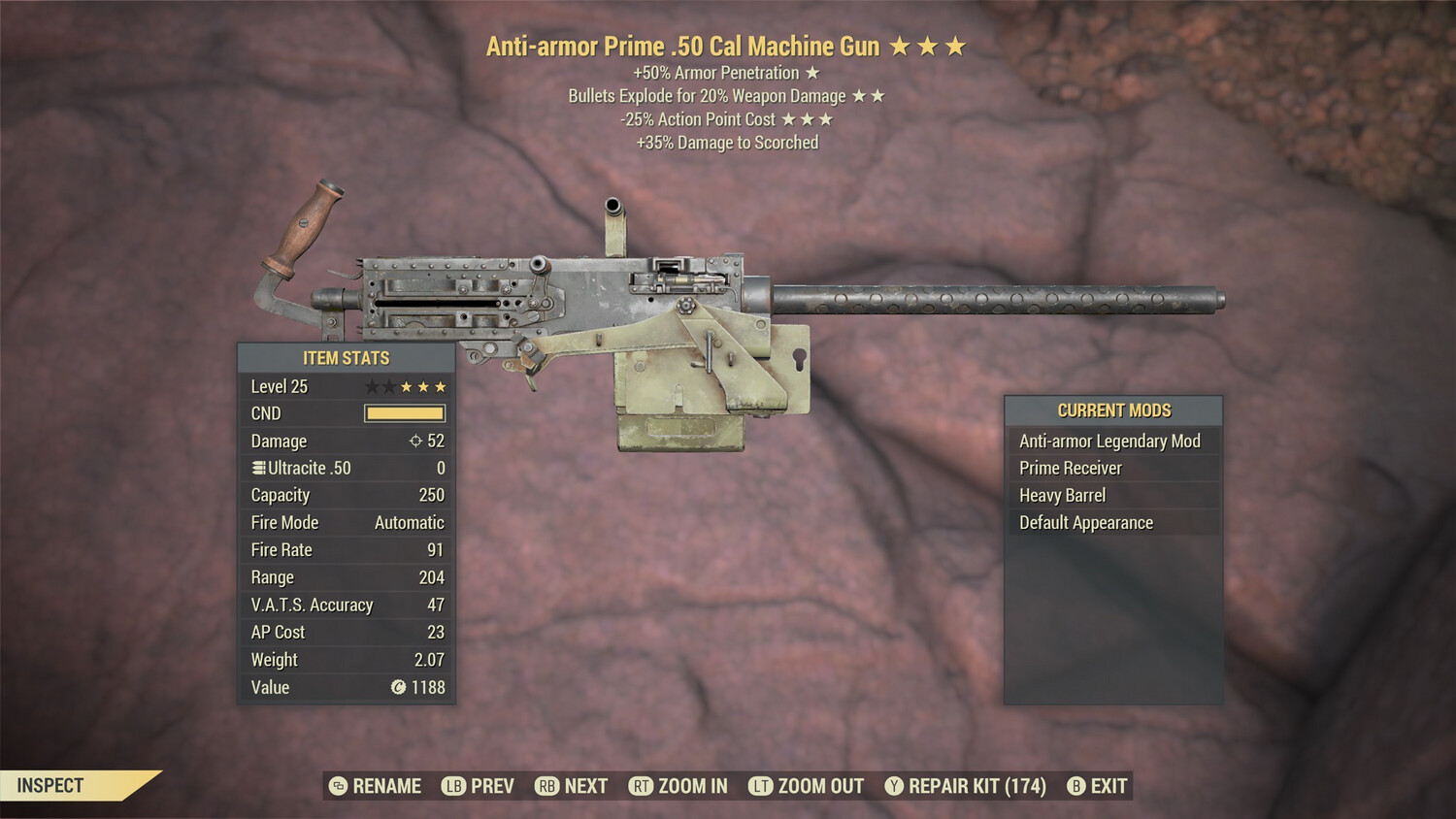Click the ITEM STATS panel header
The image size is (1456, 819).
(346, 358)
